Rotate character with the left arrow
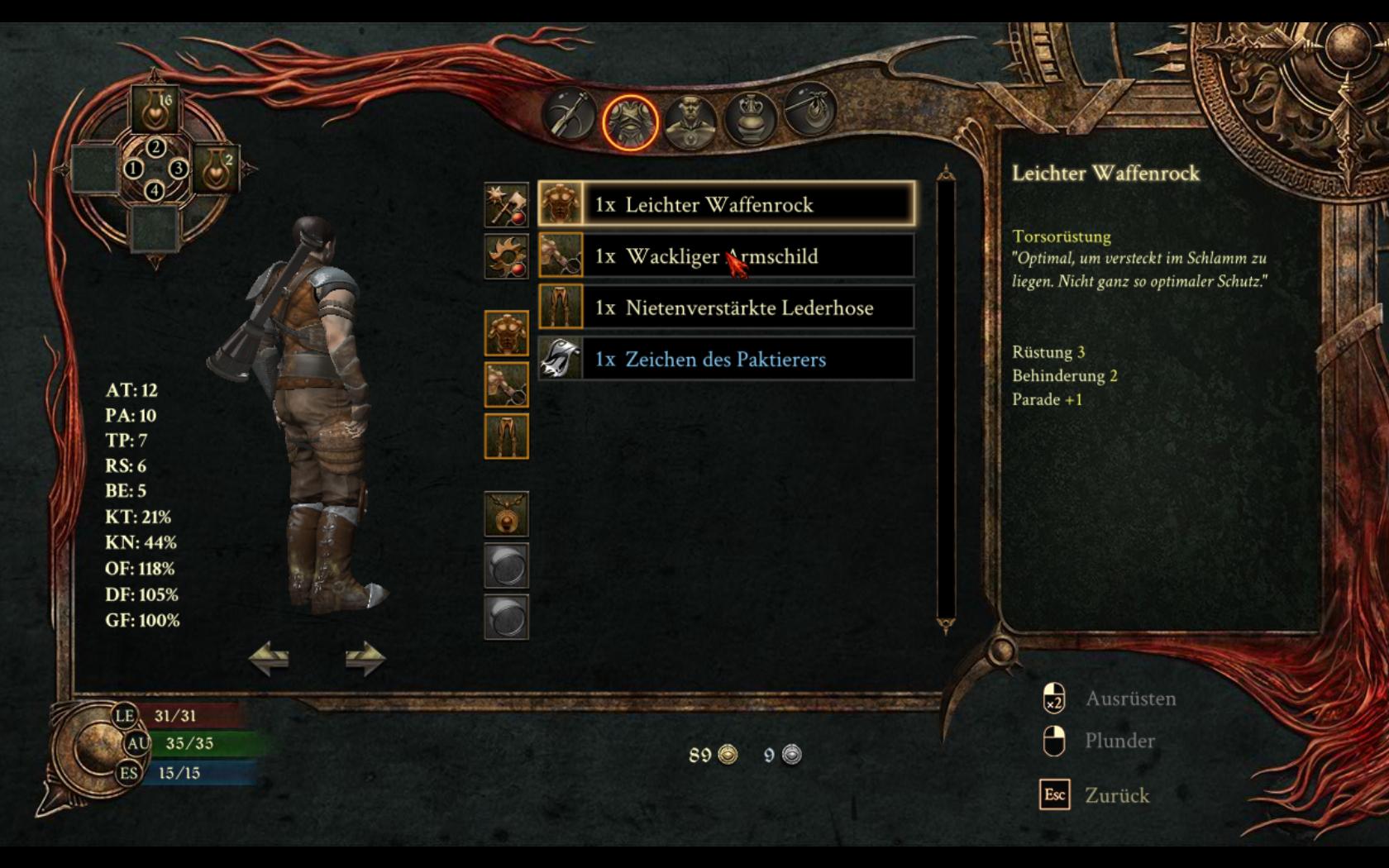 [x=270, y=659]
